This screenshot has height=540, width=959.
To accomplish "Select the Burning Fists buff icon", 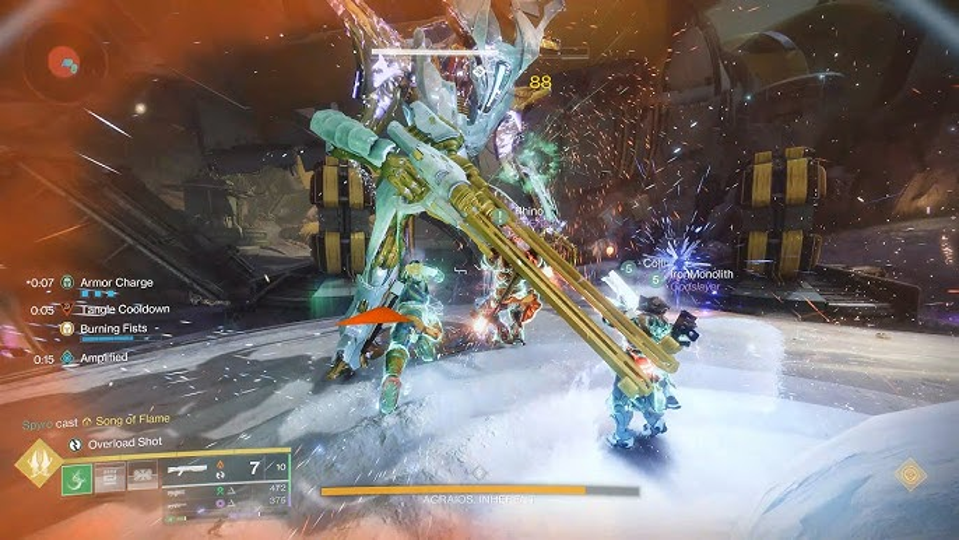I will pos(67,328).
